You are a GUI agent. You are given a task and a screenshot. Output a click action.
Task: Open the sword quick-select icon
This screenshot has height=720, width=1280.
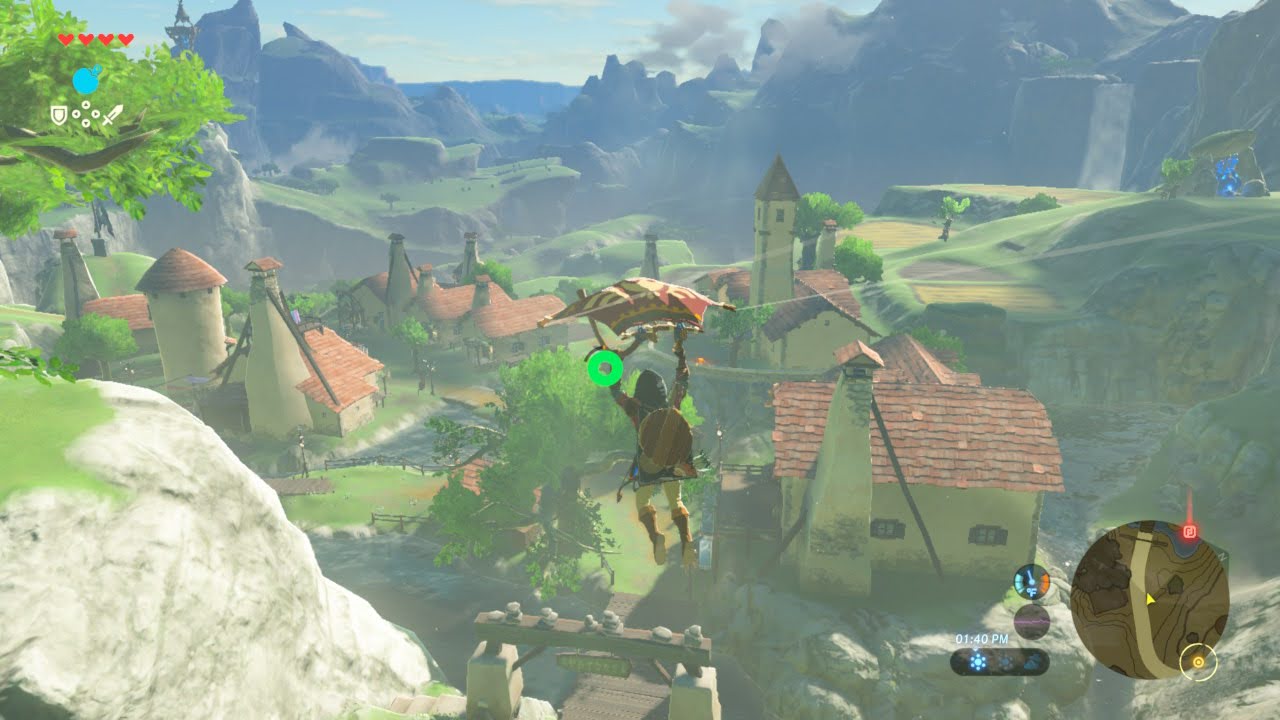coord(112,114)
